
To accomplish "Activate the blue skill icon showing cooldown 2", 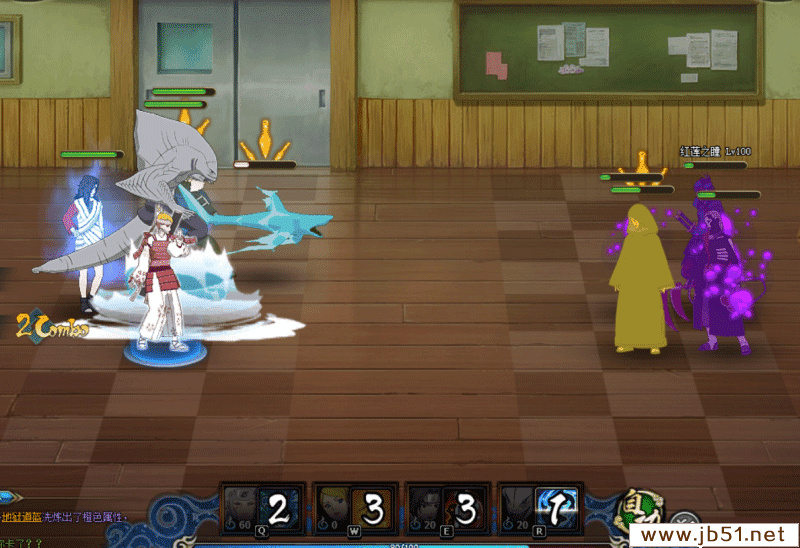I will [x=279, y=509].
